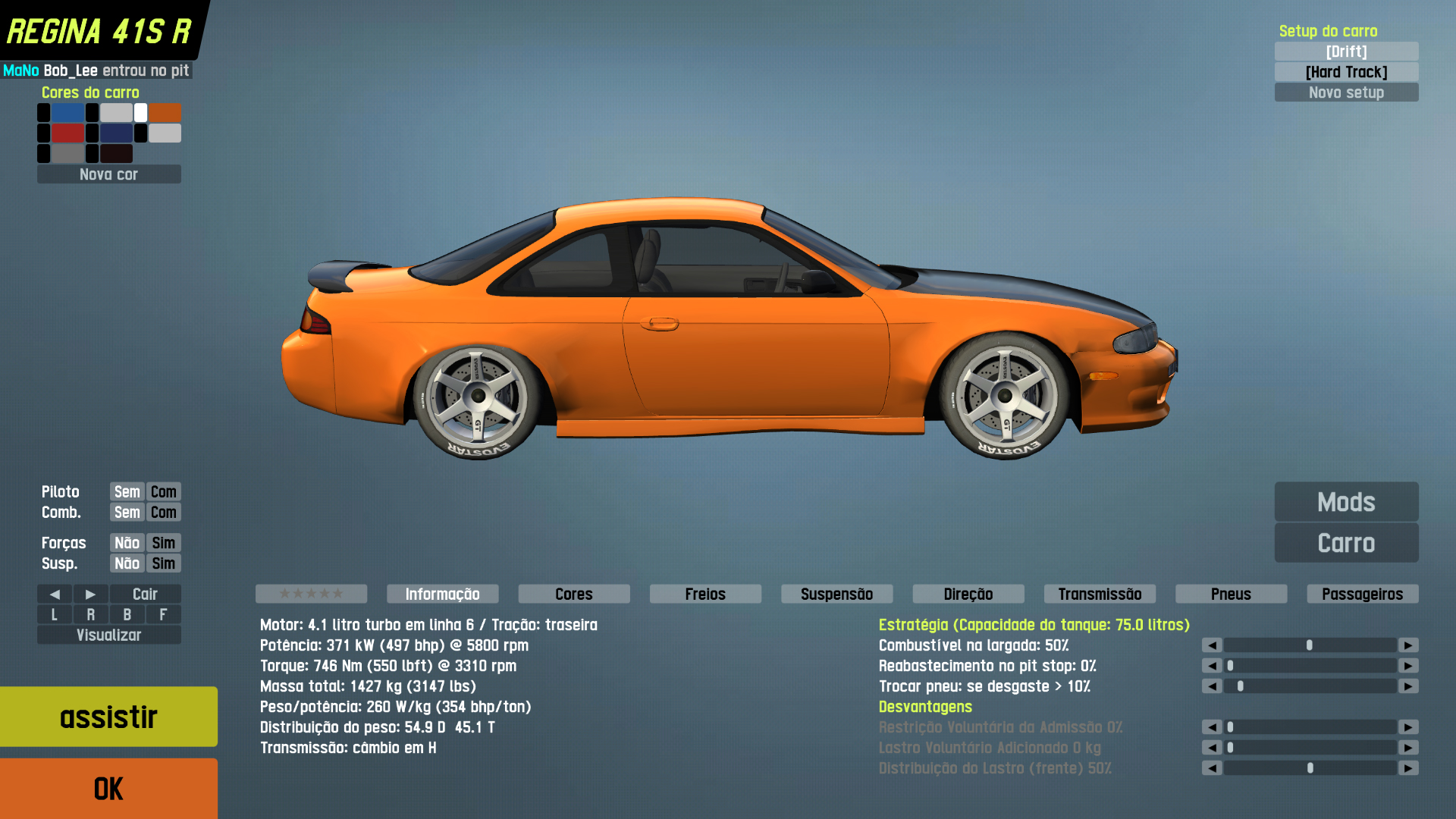Apply the red car colour swatch
Screen dimensions: 1456x819
coord(67,133)
